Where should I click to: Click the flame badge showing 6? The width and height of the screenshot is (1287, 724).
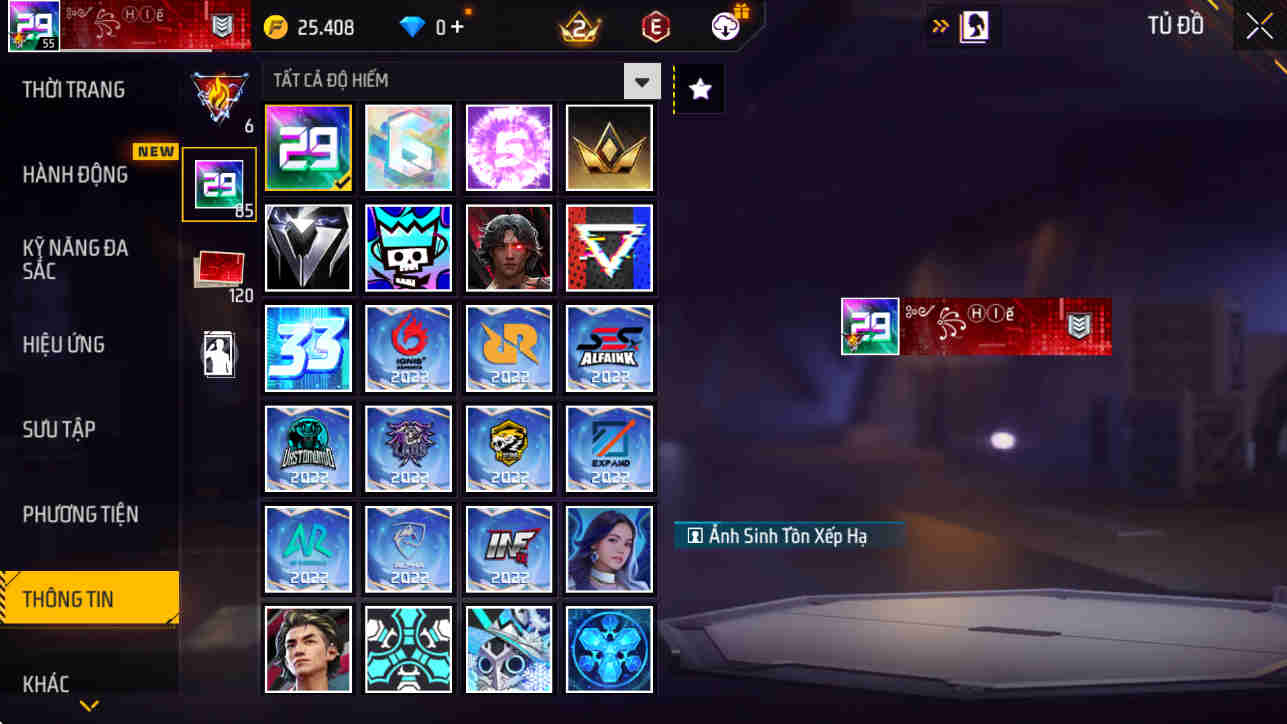(x=219, y=98)
